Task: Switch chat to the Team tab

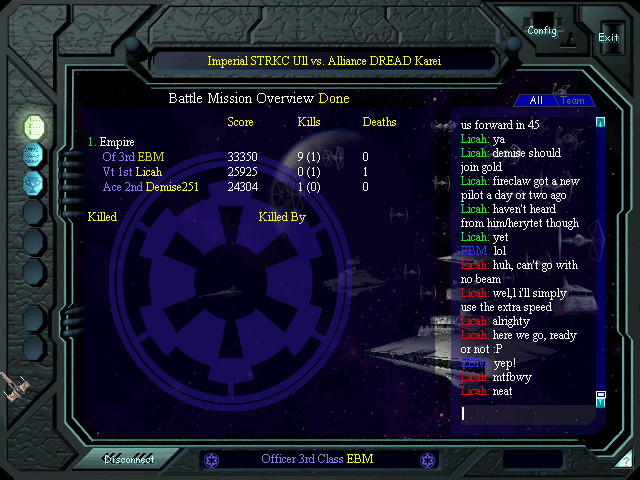Action: pos(573,101)
